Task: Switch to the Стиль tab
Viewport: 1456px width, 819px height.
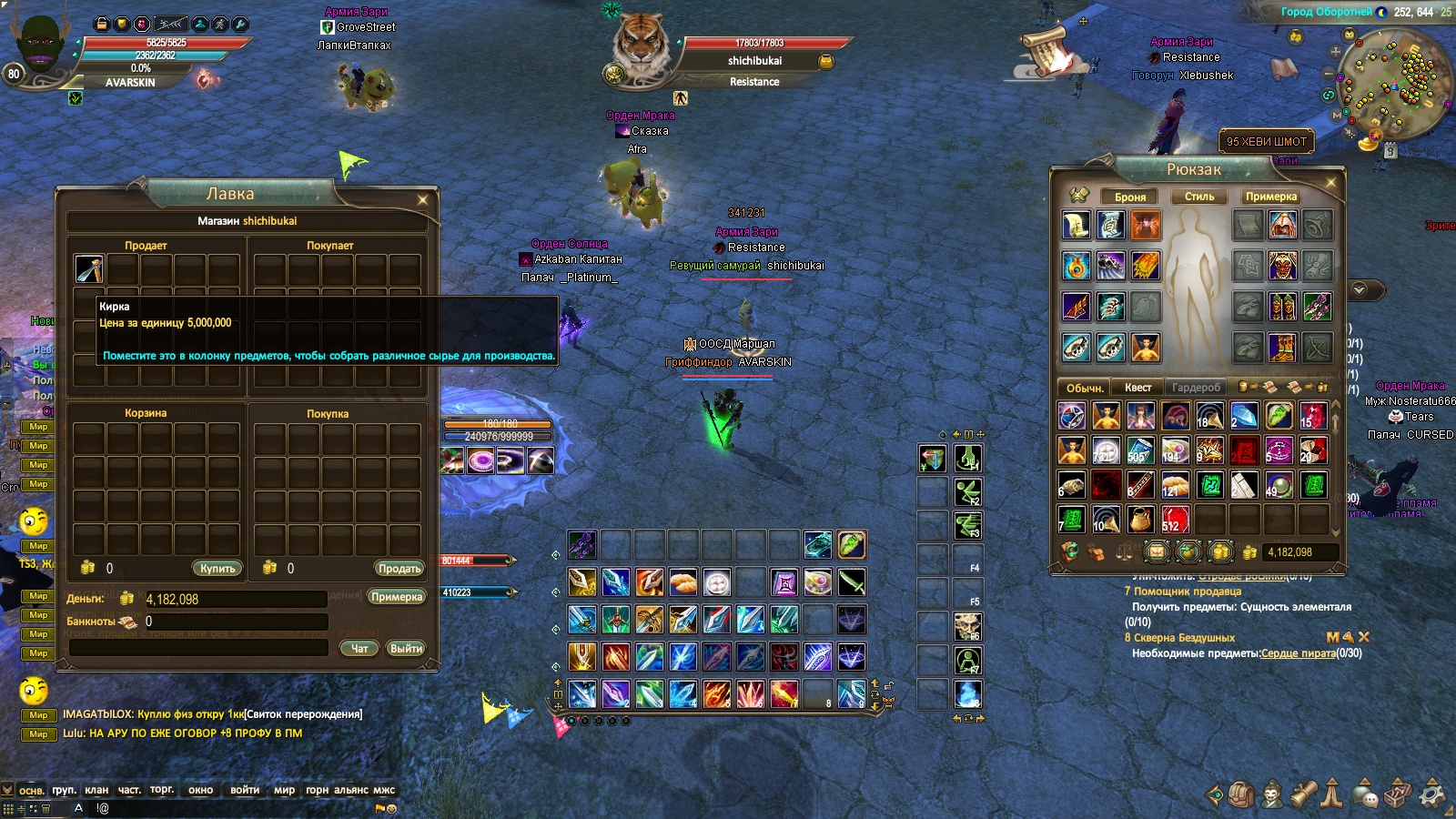Action: tap(1199, 197)
